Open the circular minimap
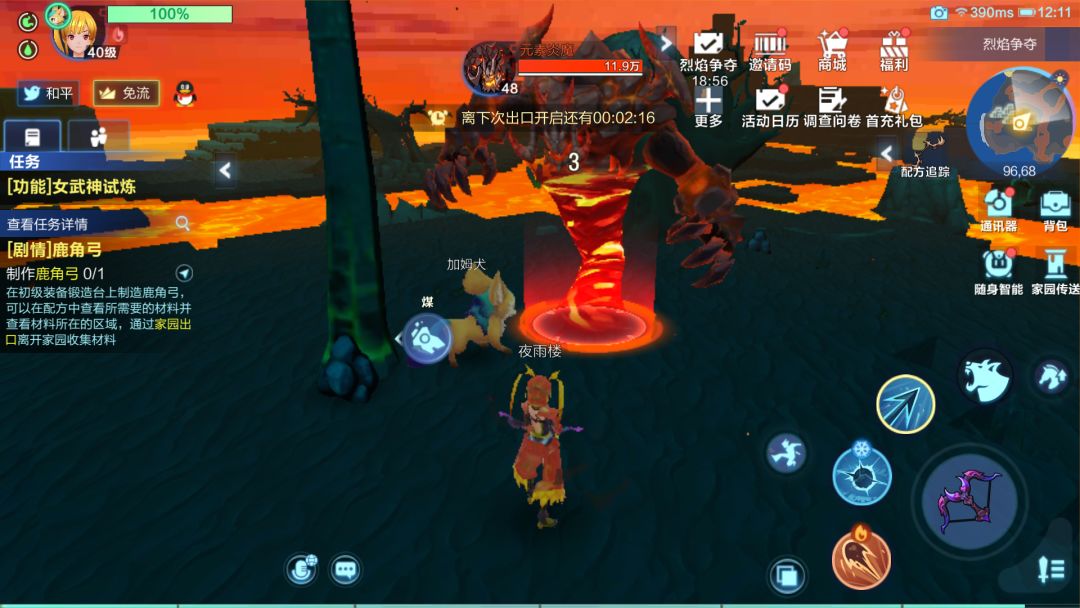 1018,119
